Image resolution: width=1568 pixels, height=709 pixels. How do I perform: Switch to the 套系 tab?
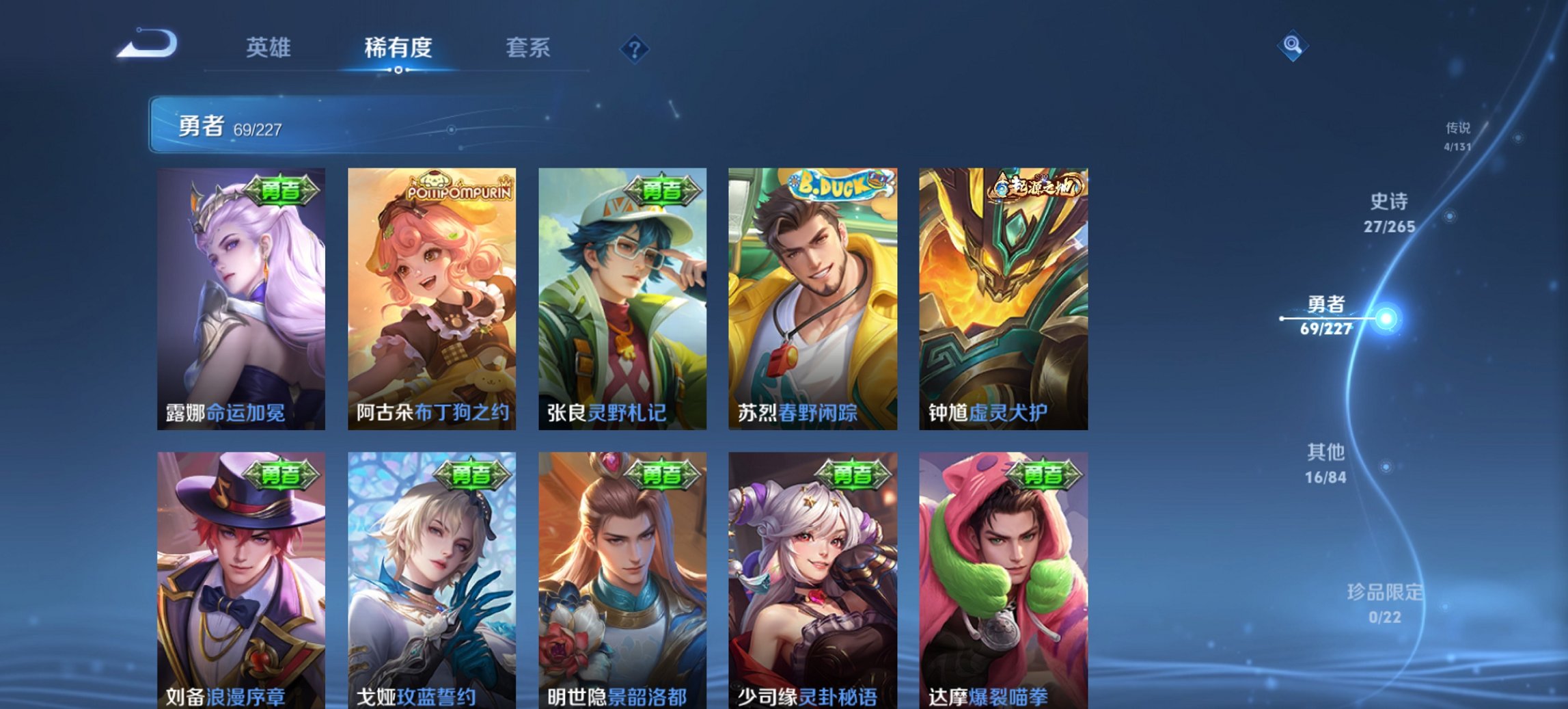(529, 48)
